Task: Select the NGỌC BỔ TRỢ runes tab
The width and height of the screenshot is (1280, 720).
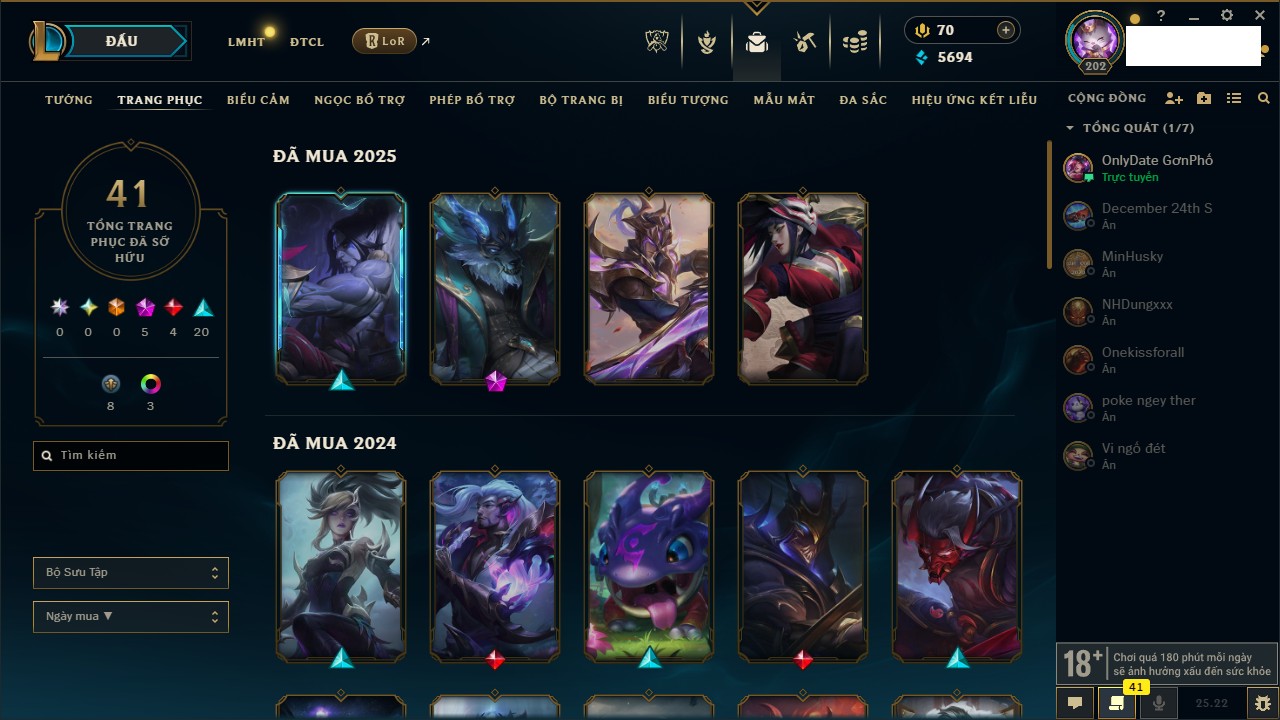Action: click(x=359, y=100)
